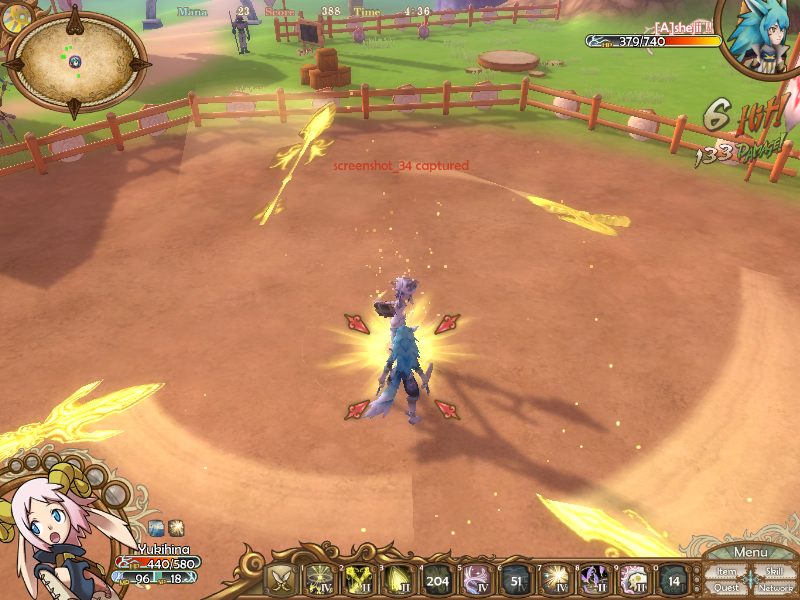800x600 pixels.
Task: Activate the pink-and-white skill in slot 9
Action: point(633,580)
